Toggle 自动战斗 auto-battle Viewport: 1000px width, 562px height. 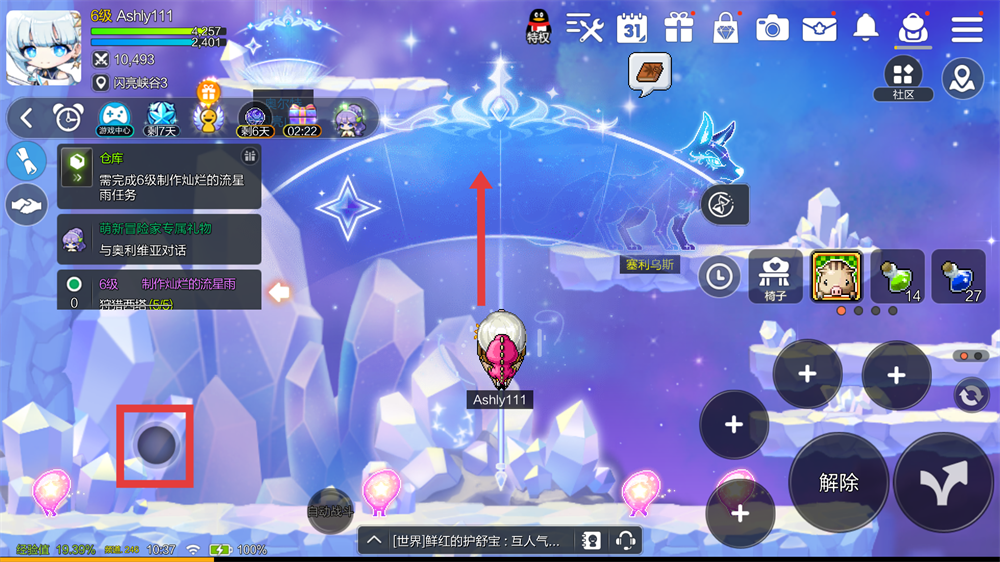[330, 508]
